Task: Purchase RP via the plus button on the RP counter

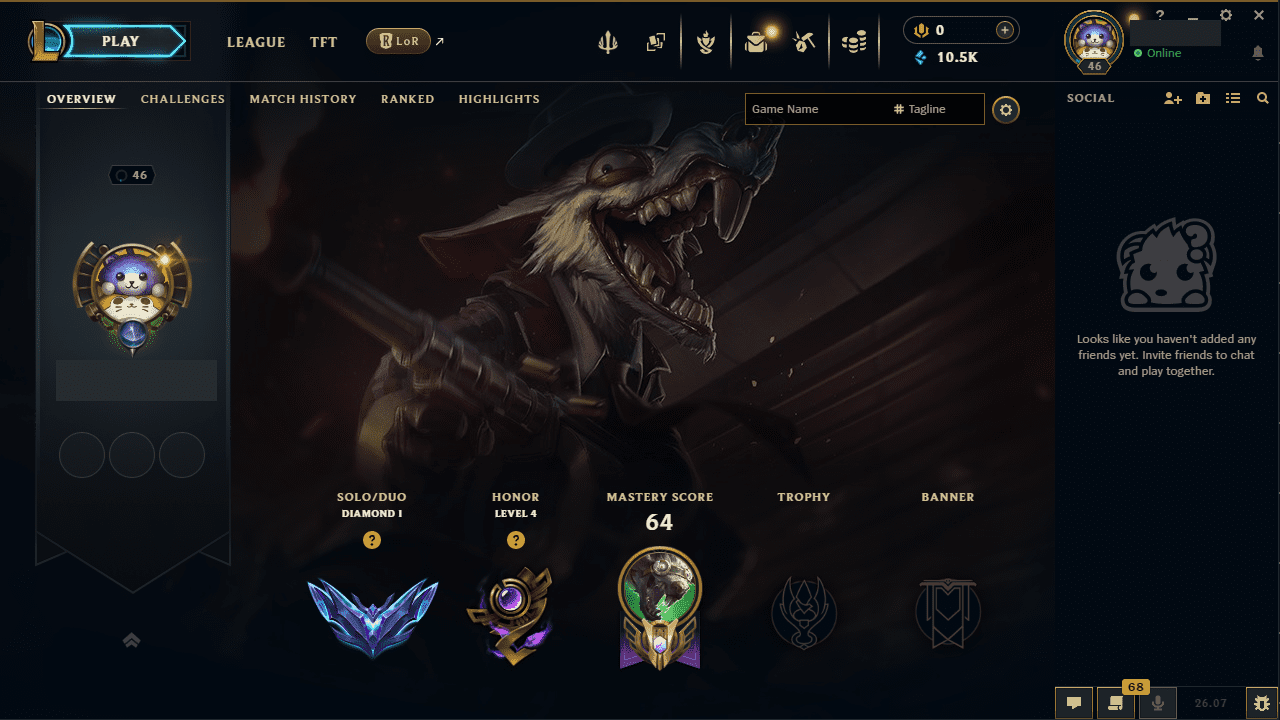Action: click(1004, 30)
